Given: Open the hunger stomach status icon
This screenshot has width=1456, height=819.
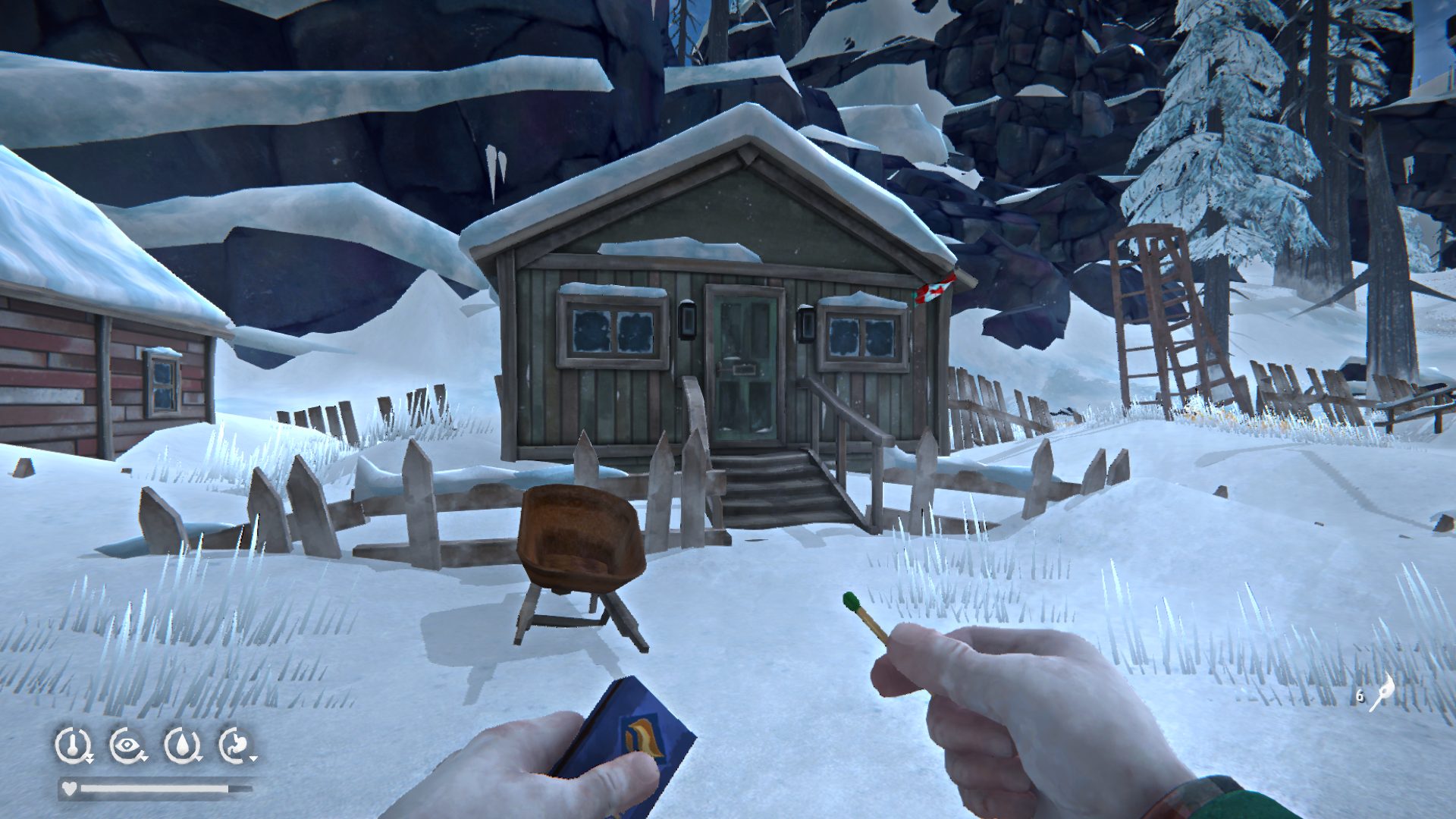Looking at the screenshot, I should click(236, 745).
